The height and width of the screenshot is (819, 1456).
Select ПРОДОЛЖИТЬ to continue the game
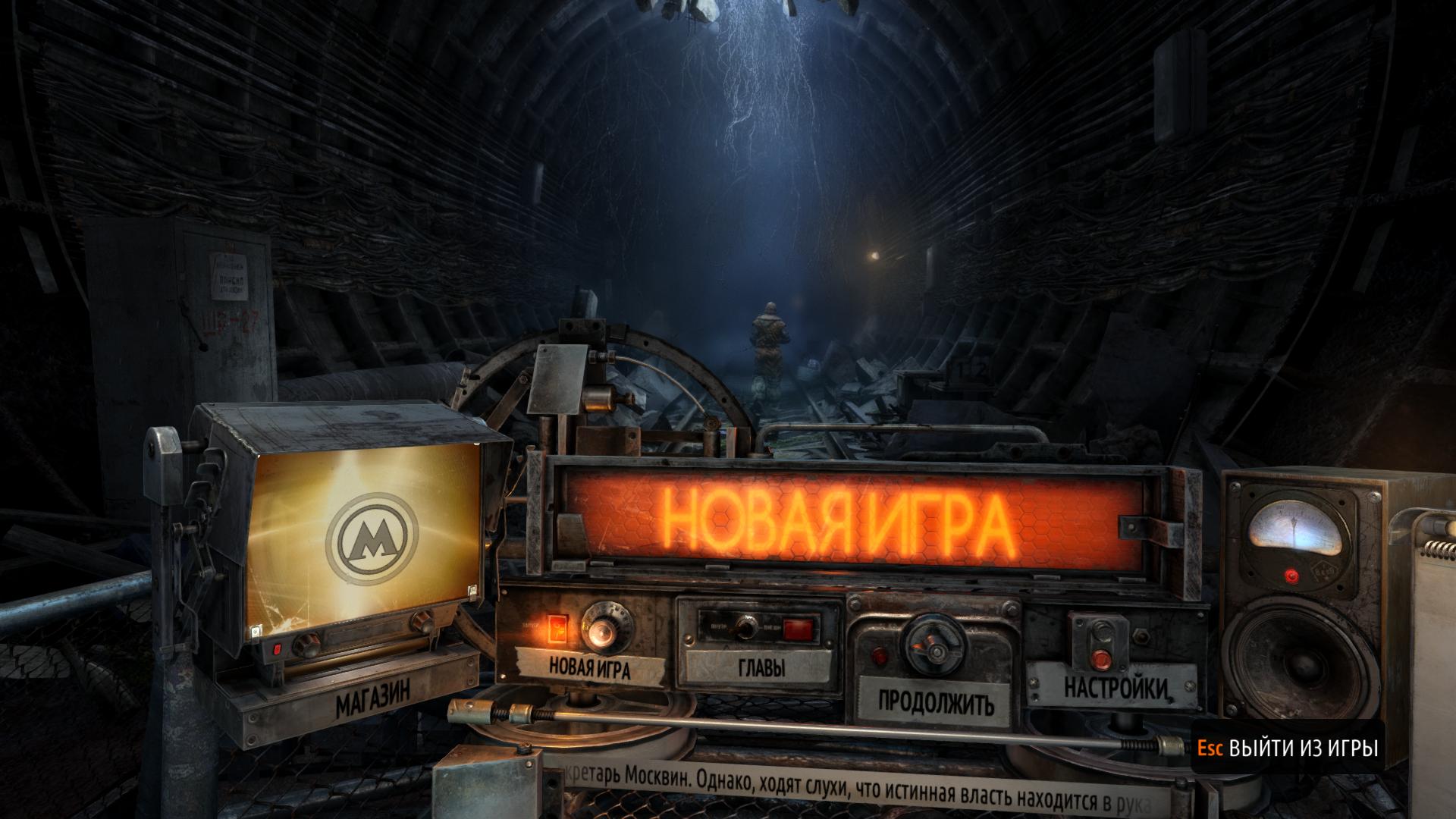(935, 702)
